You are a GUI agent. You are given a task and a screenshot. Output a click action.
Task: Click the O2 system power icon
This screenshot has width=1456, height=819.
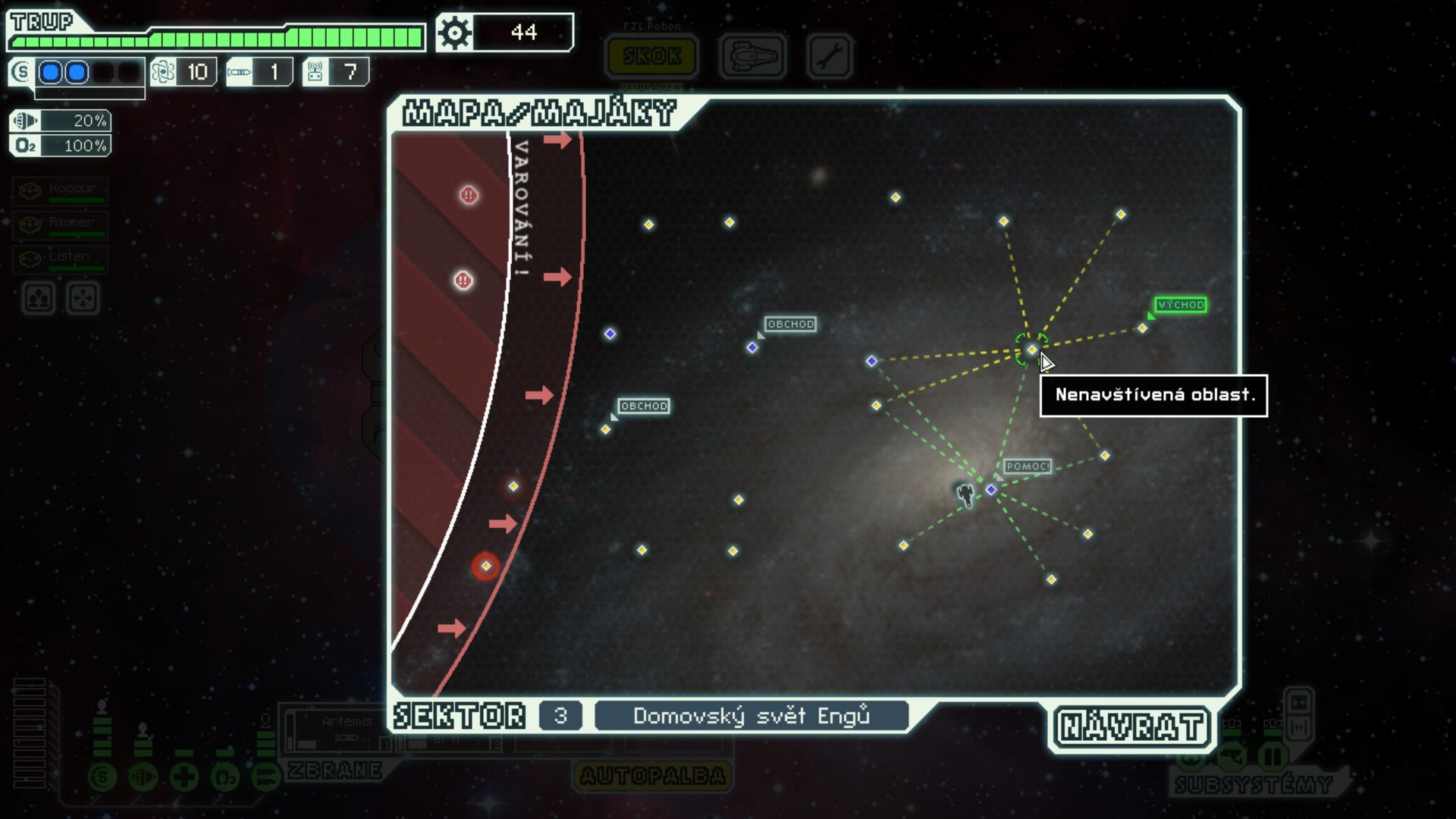[x=225, y=775]
